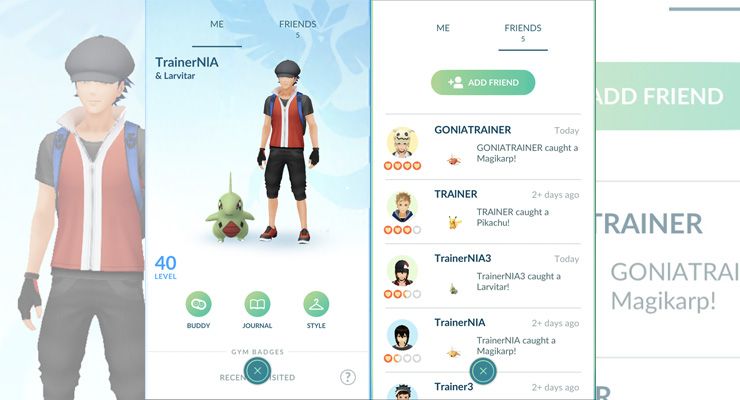Close the friends list panel with the X
Image resolution: width=740 pixels, height=400 pixels.
pyautogui.click(x=483, y=371)
